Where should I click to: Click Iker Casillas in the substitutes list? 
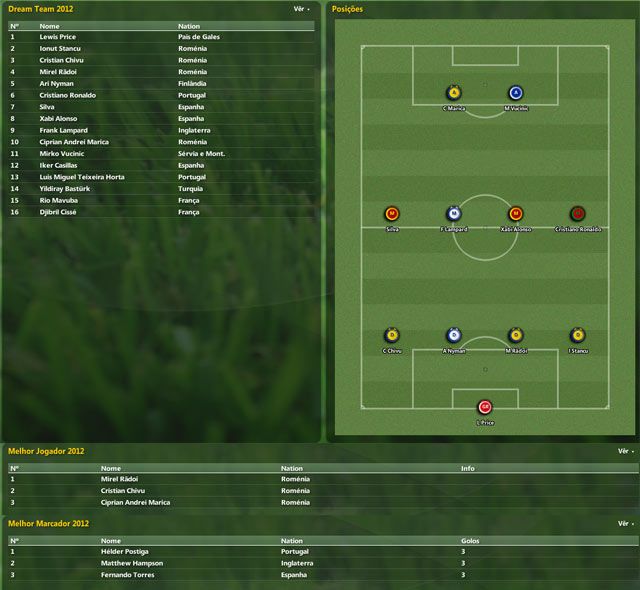click(60, 165)
